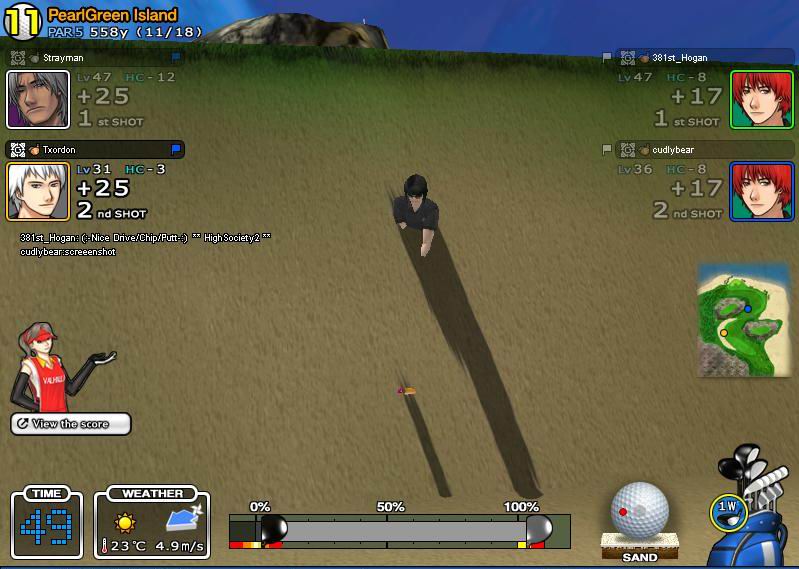The height and width of the screenshot is (569, 799).
Task: Select 381st_Hogan's player portrait
Action: click(x=761, y=99)
